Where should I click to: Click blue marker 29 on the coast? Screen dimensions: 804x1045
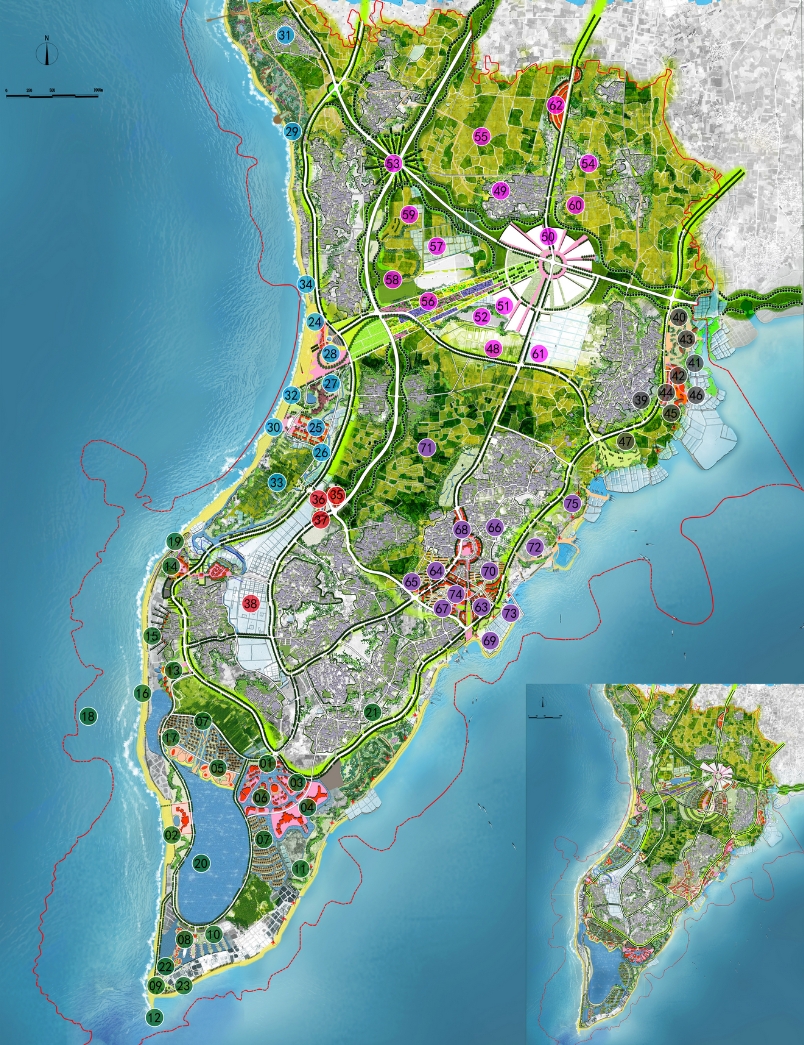[x=292, y=131]
